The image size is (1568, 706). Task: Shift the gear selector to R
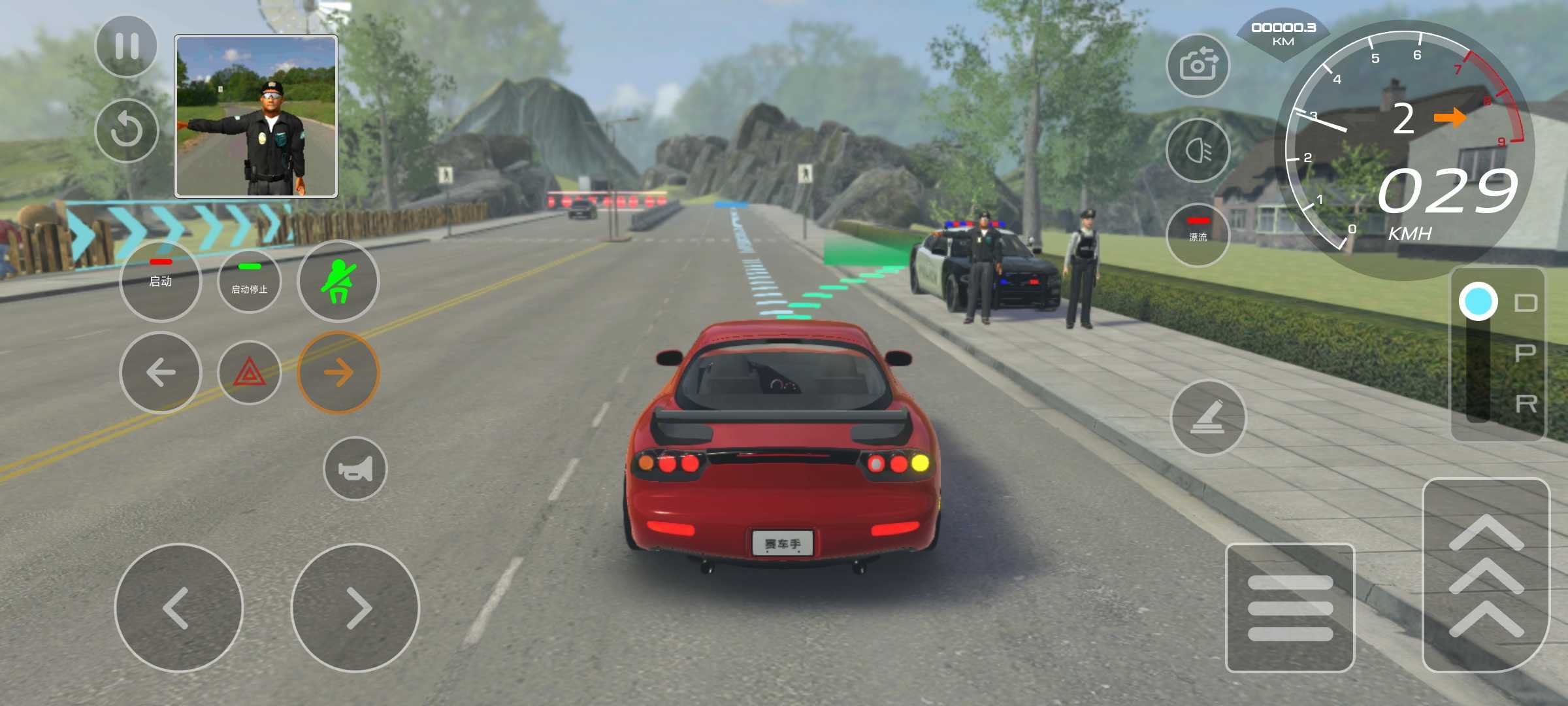point(1525,404)
